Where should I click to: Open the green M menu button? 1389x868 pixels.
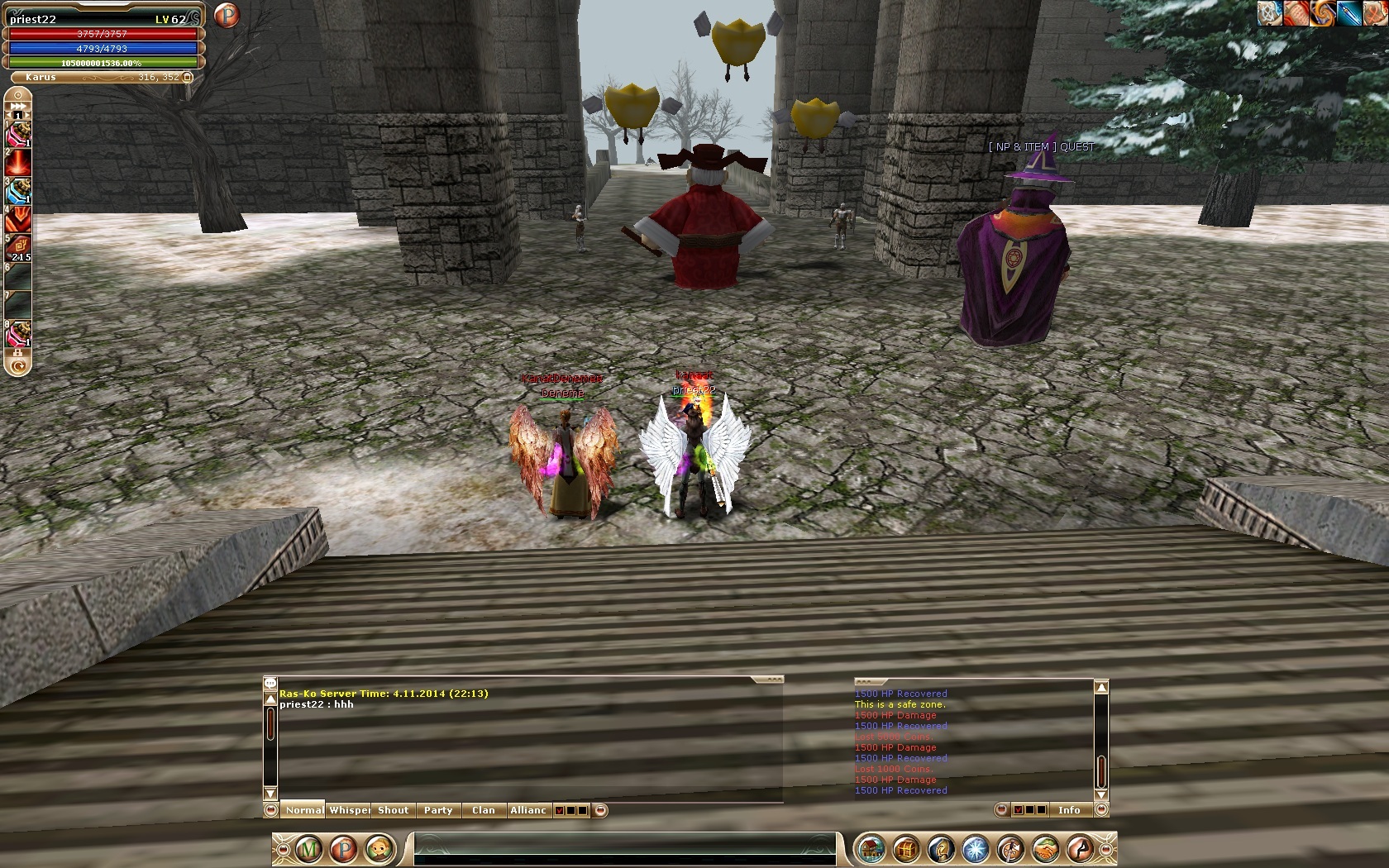click(309, 849)
